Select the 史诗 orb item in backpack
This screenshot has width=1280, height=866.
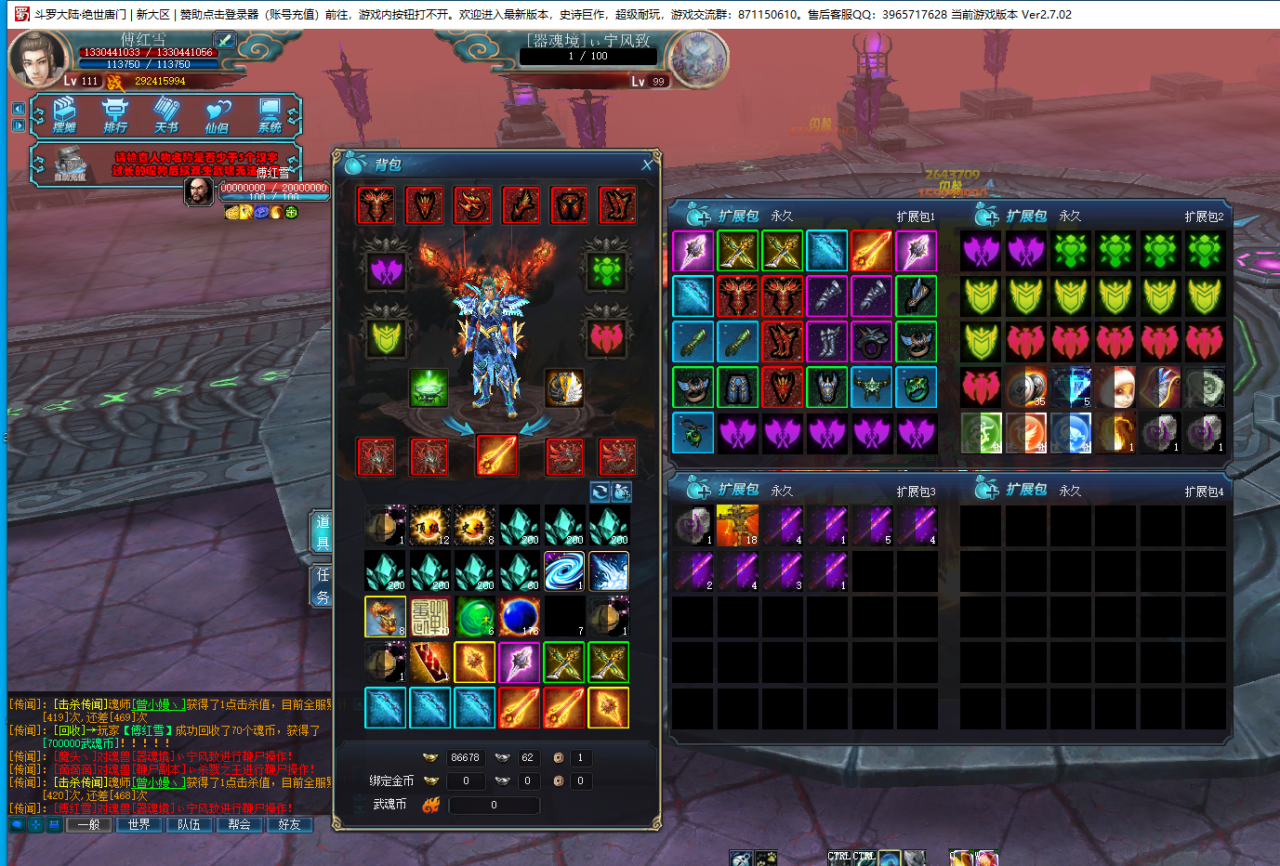click(x=475, y=525)
